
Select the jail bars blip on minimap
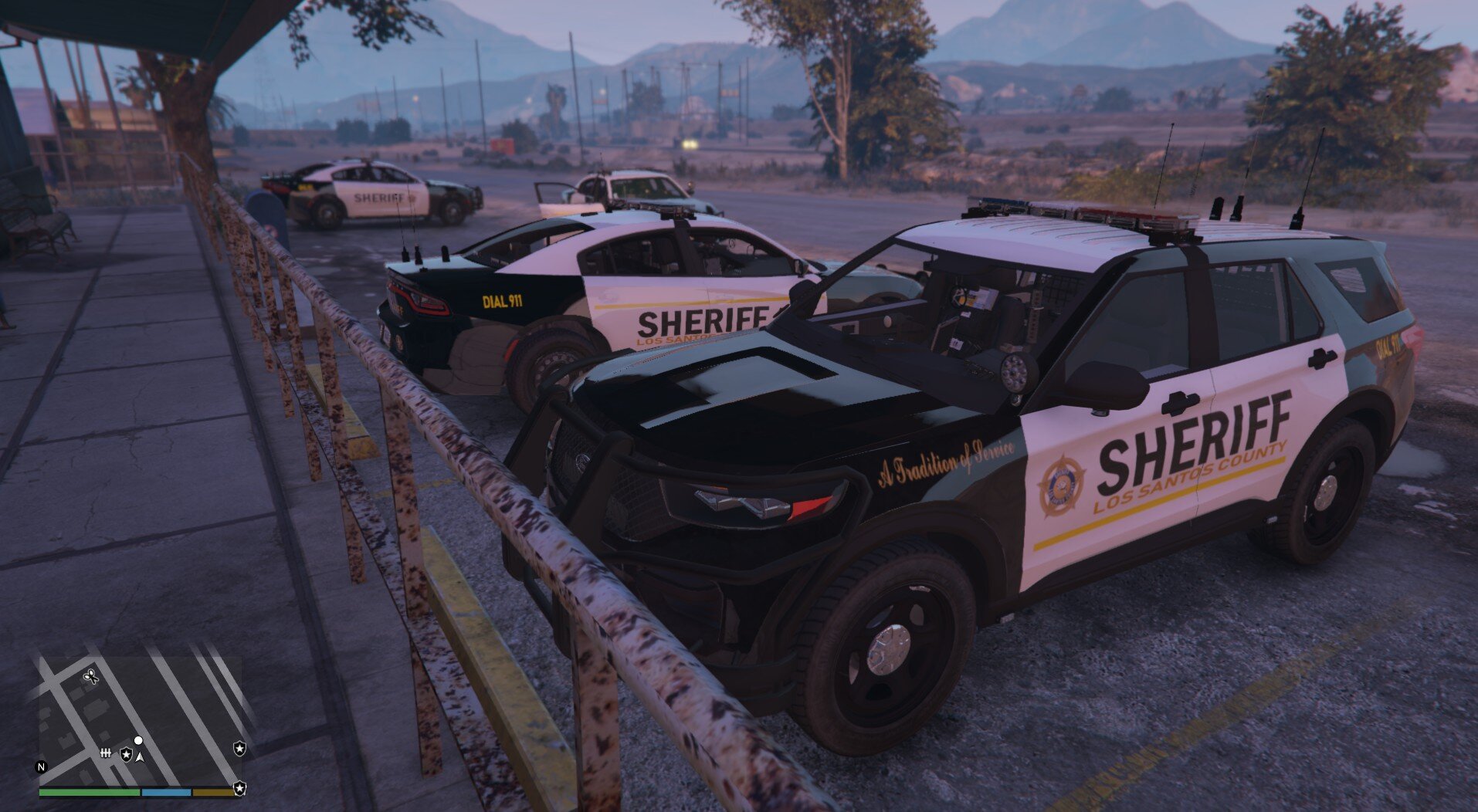click(x=107, y=753)
